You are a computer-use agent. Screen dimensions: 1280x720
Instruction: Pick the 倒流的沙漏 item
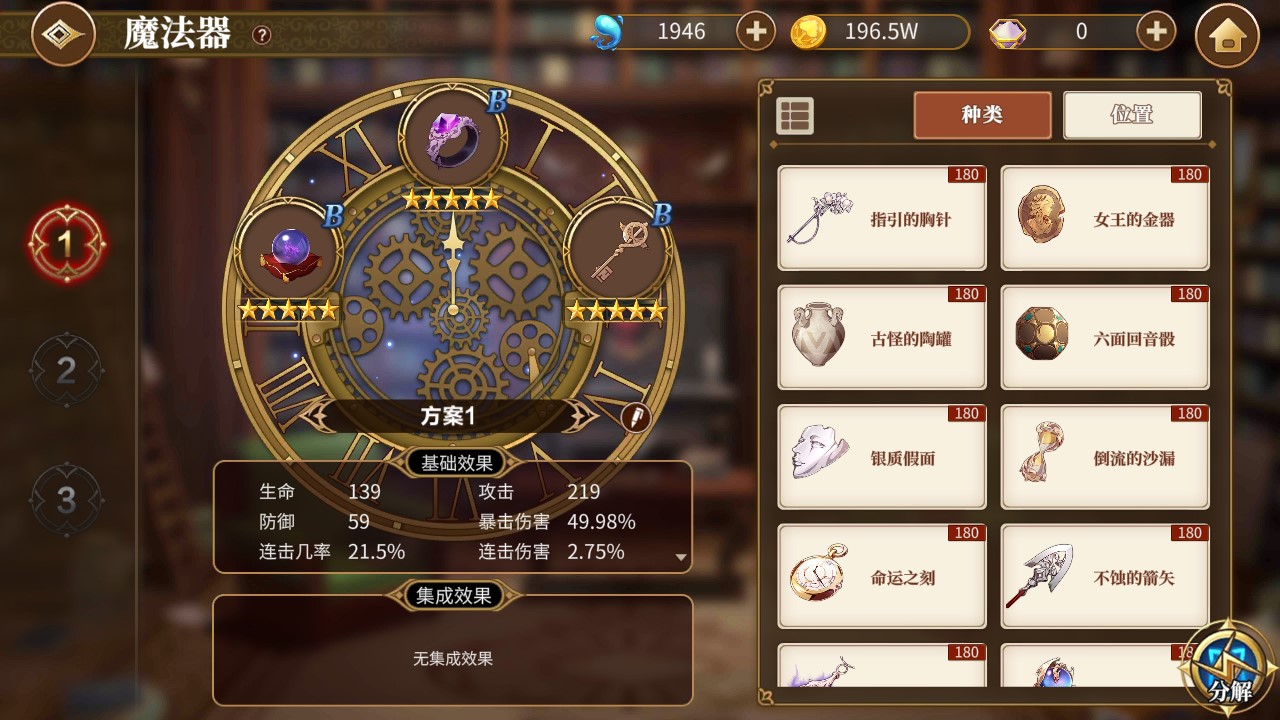pyautogui.click(x=1105, y=458)
